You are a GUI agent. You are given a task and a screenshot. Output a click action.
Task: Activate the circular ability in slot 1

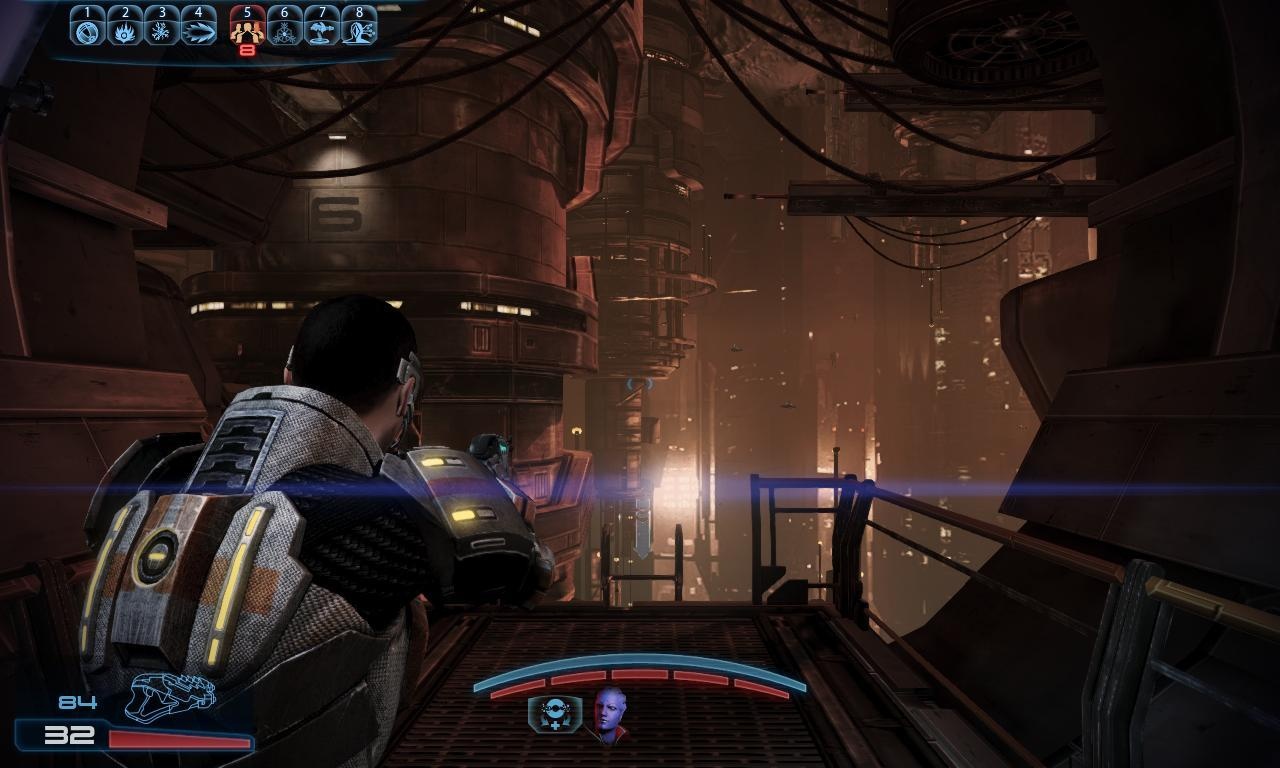88,29
